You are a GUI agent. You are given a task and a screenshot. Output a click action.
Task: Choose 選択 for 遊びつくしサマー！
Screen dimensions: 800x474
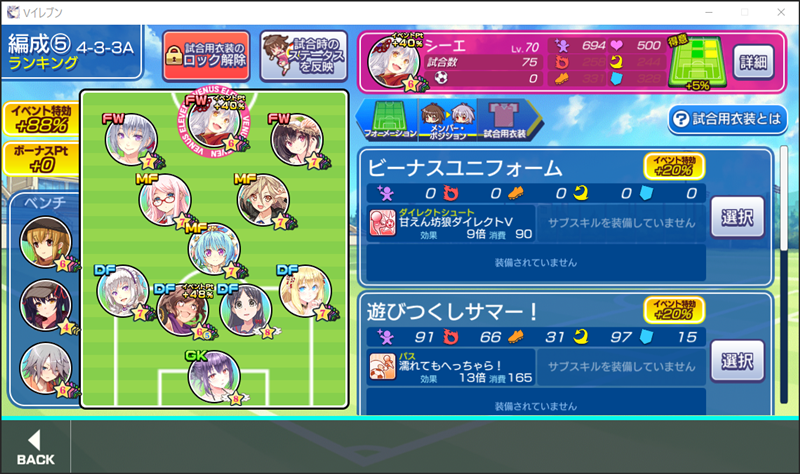pos(737,359)
